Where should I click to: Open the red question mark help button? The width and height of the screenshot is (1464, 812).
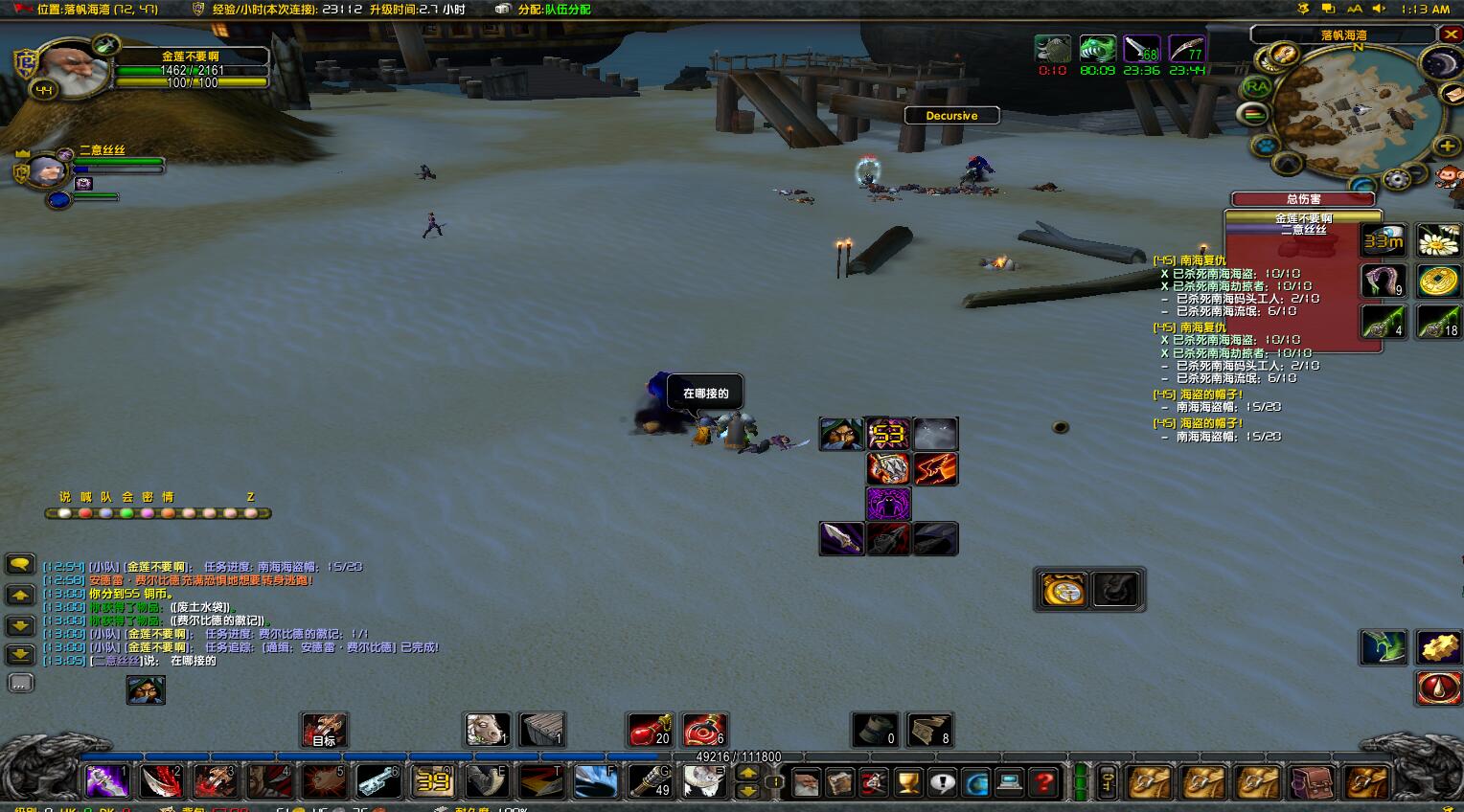coord(1044,782)
